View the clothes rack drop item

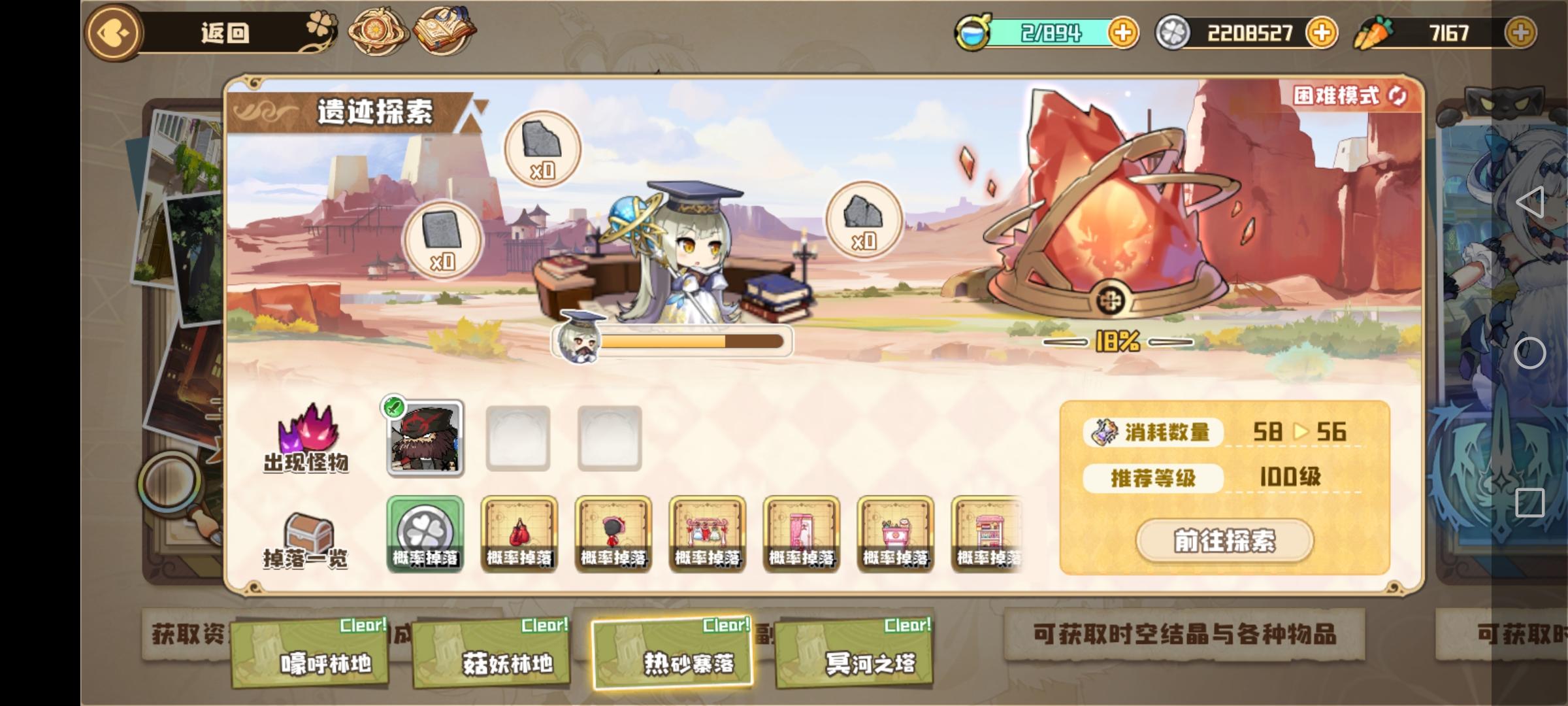point(708,535)
